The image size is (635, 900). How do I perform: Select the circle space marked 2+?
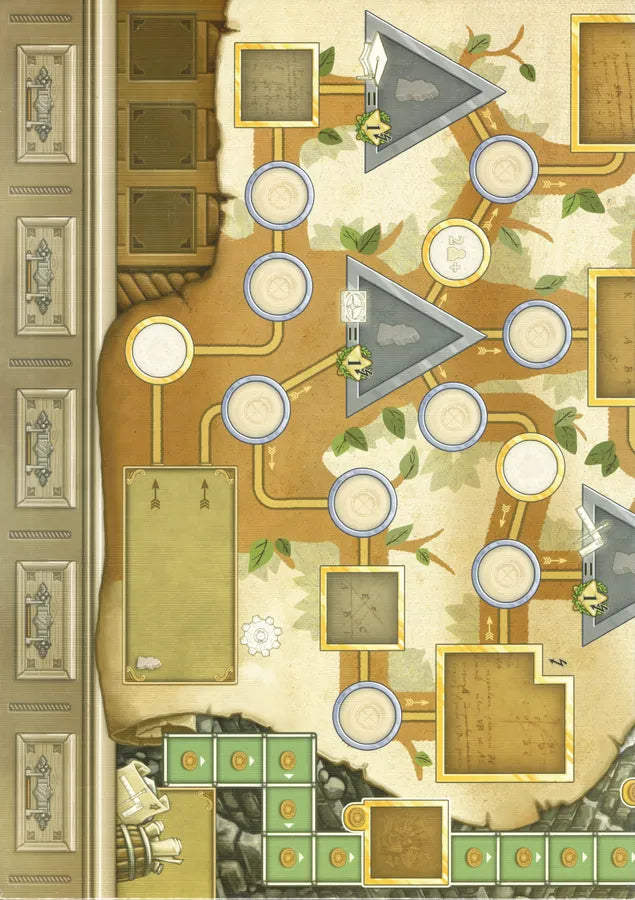click(x=456, y=252)
